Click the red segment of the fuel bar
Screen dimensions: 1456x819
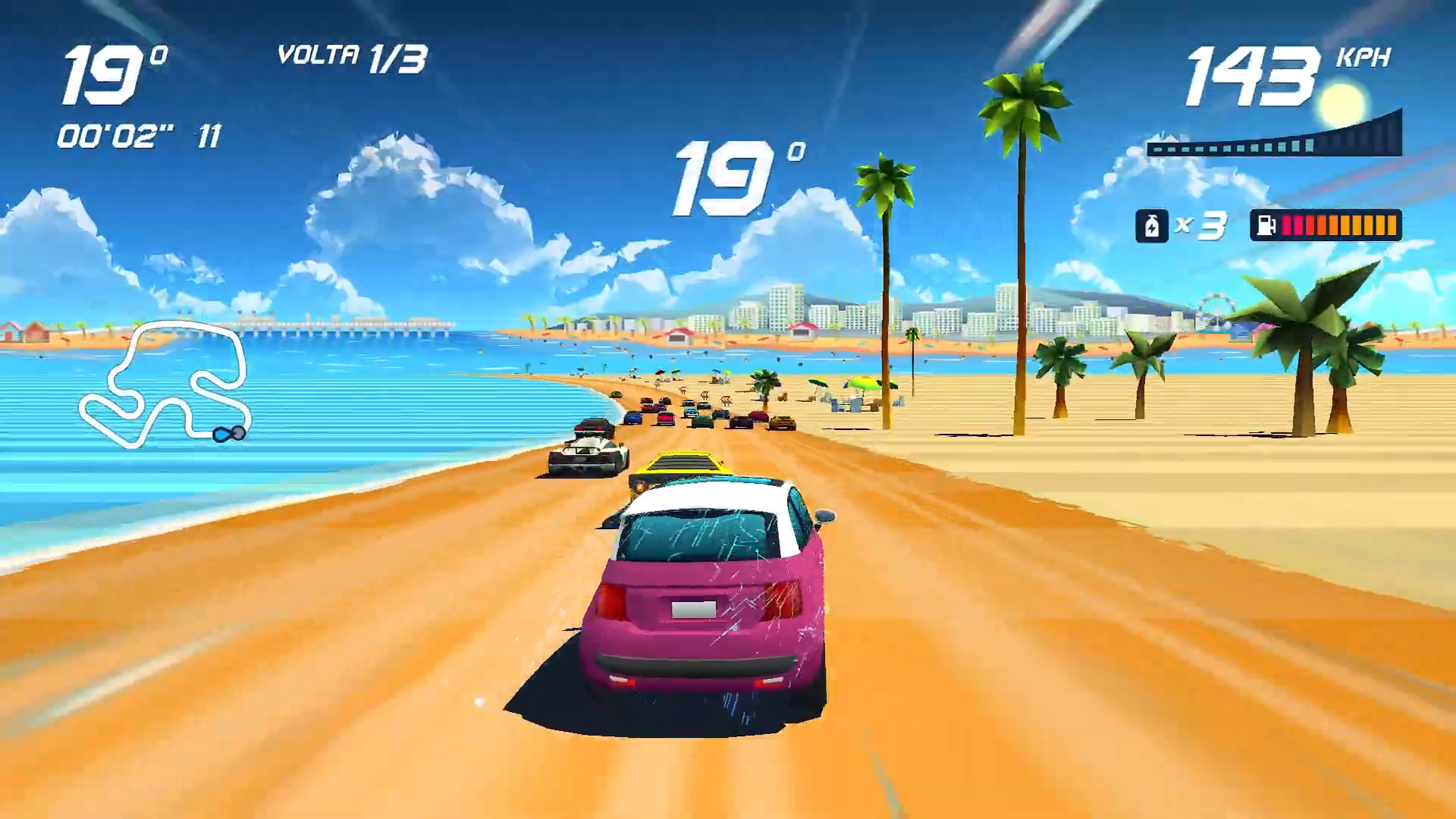point(1293,224)
